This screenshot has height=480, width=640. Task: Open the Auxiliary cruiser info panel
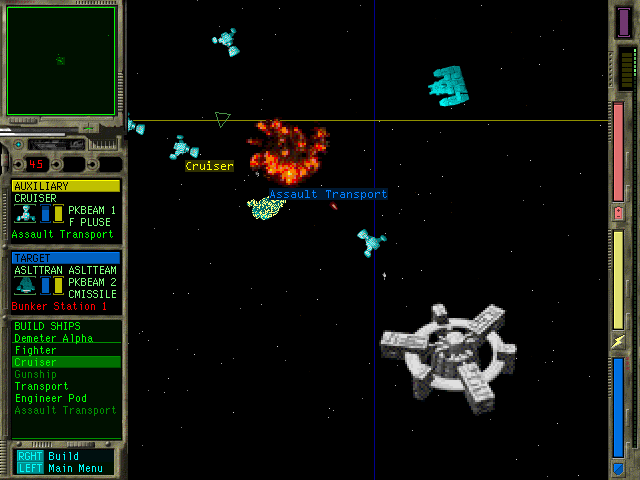point(65,210)
